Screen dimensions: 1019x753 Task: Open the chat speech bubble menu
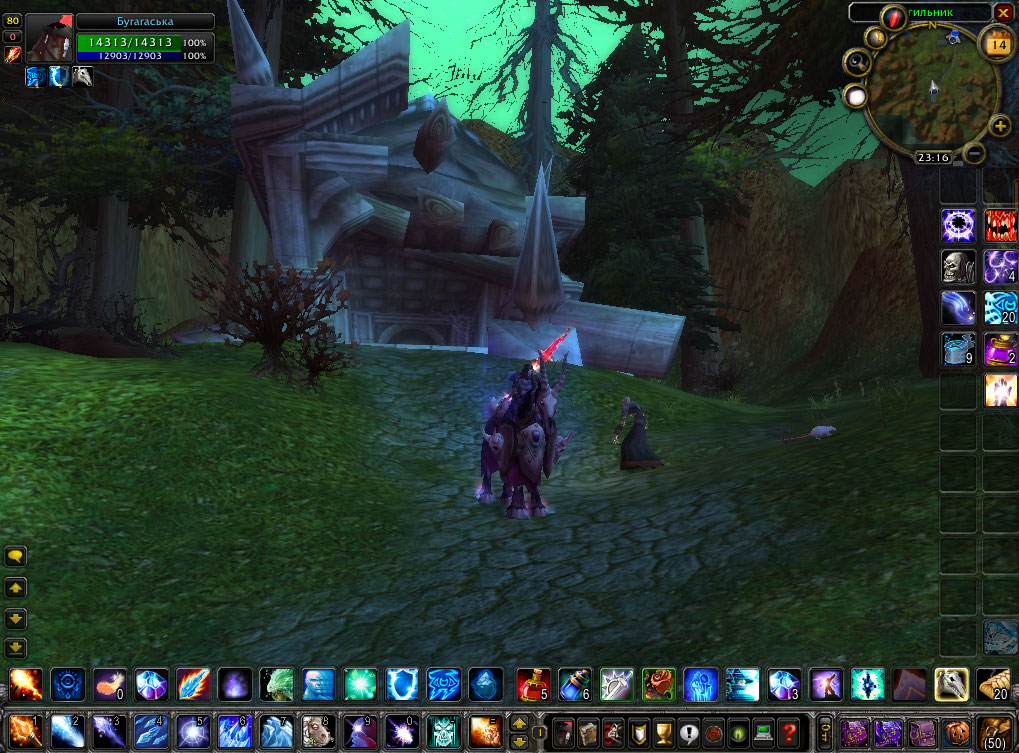point(16,556)
